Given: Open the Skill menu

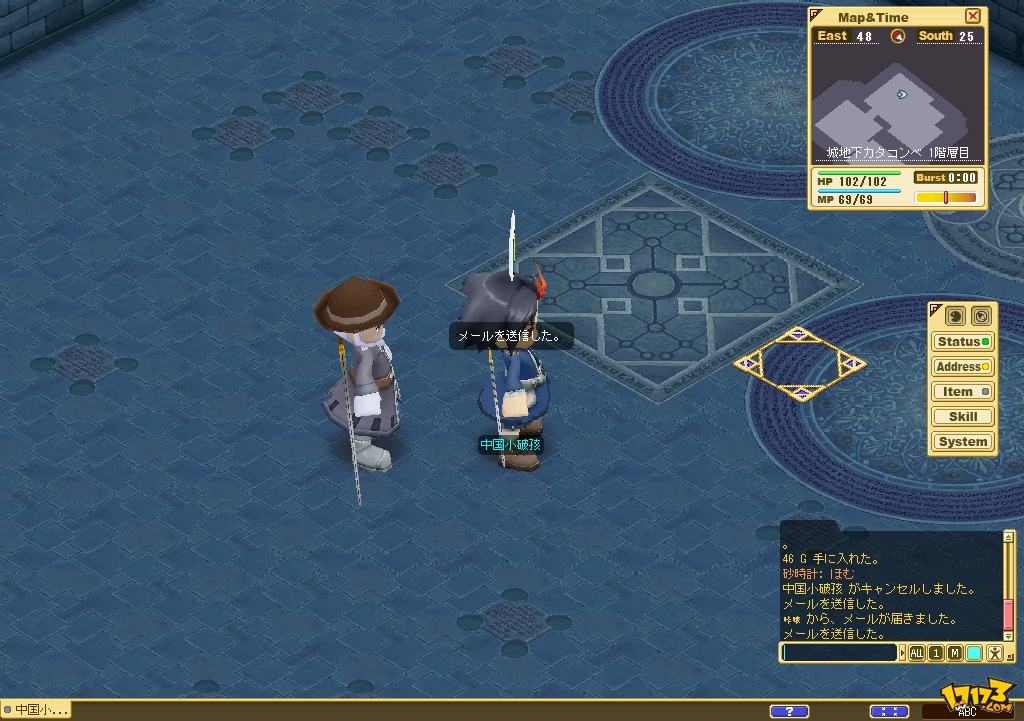Looking at the screenshot, I should 963,417.
